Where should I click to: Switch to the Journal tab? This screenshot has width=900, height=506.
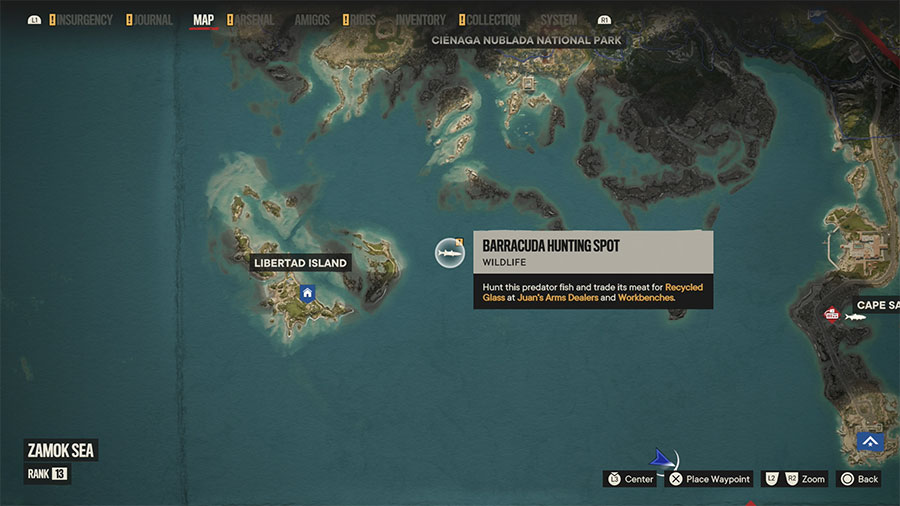pos(152,20)
